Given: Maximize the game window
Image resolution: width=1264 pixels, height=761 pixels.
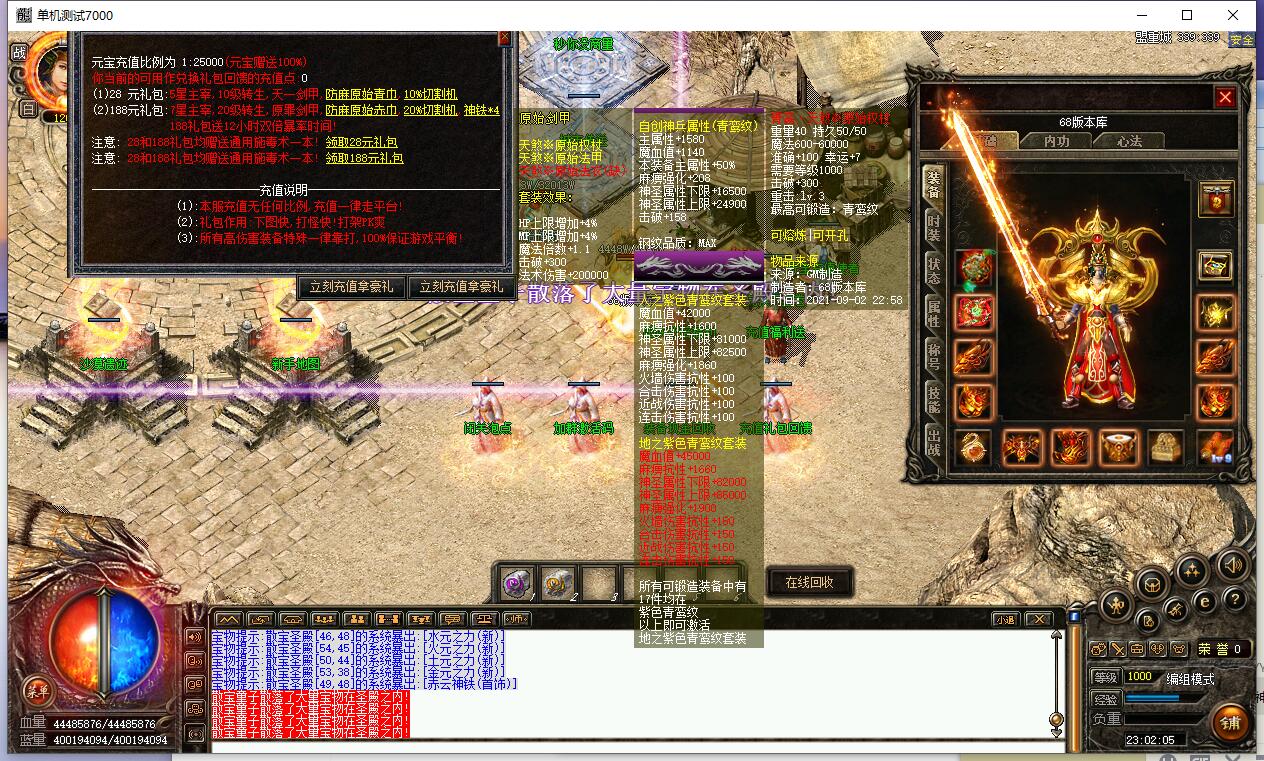Looking at the screenshot, I should (x=1187, y=15).
